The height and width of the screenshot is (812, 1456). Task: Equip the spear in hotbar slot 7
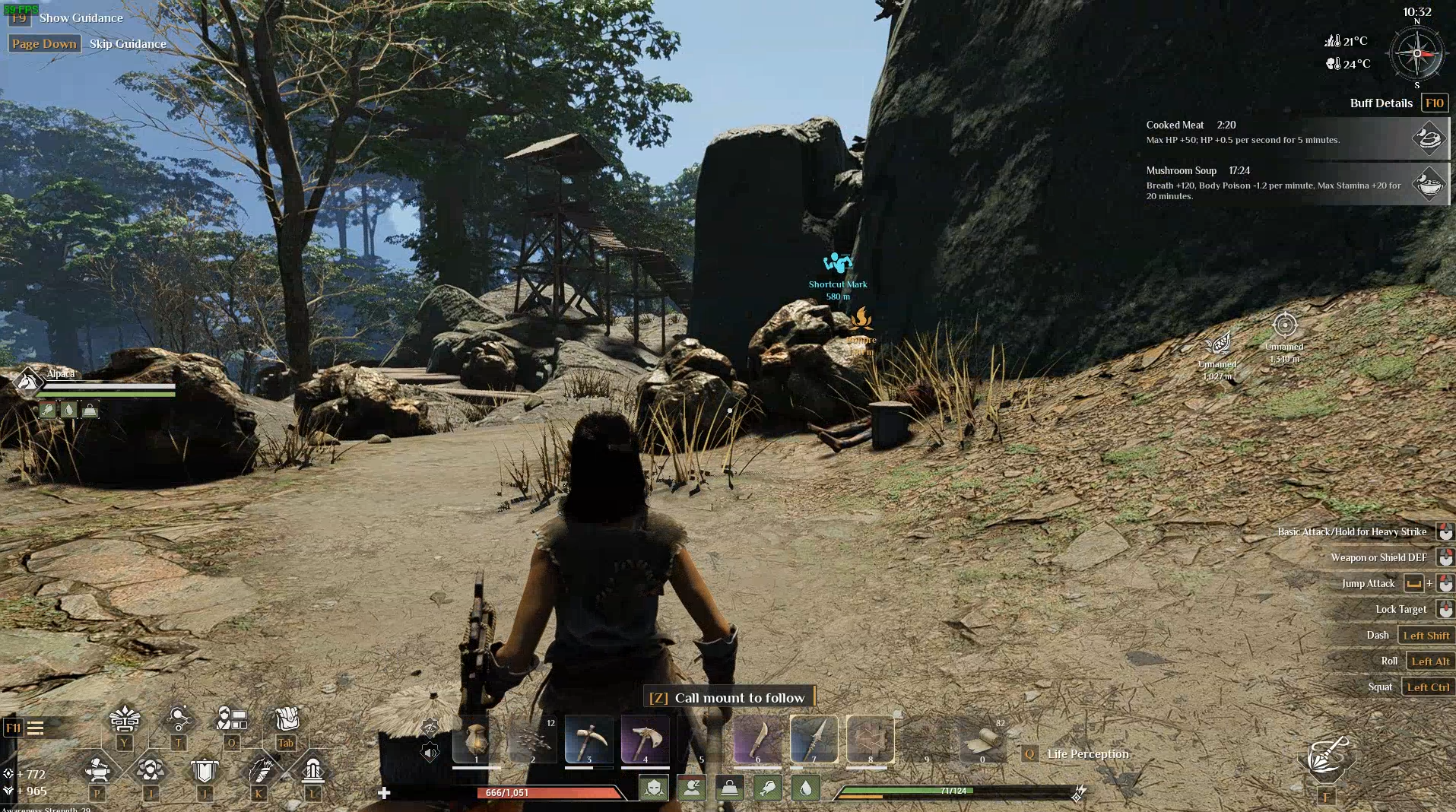tap(814, 738)
